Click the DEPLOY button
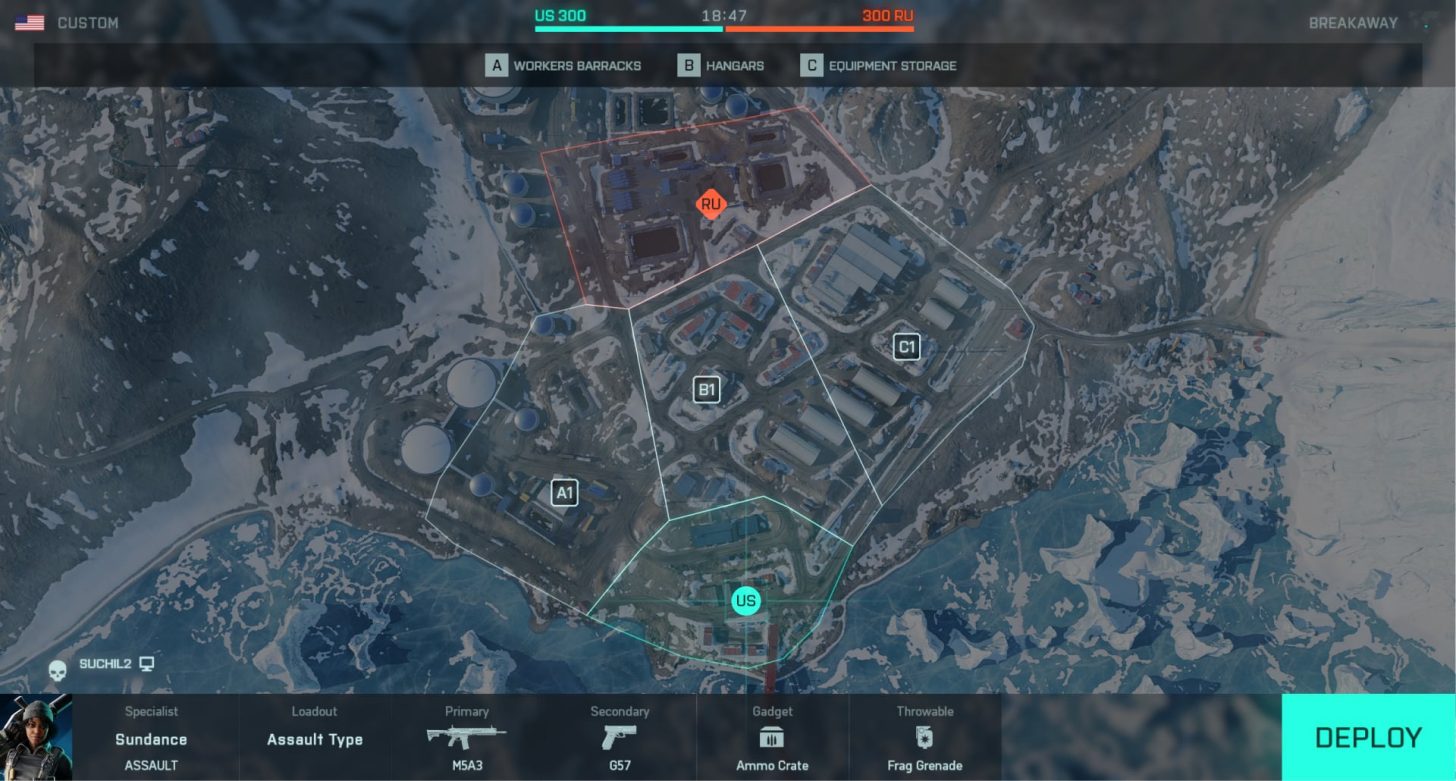 pos(1368,738)
